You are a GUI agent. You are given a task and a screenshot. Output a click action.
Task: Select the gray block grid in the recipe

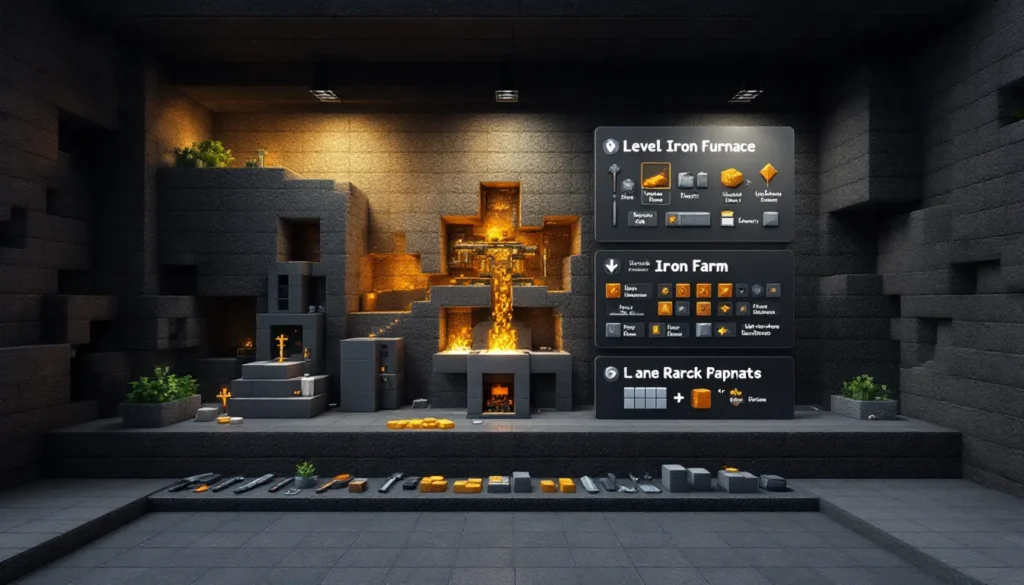(644, 399)
